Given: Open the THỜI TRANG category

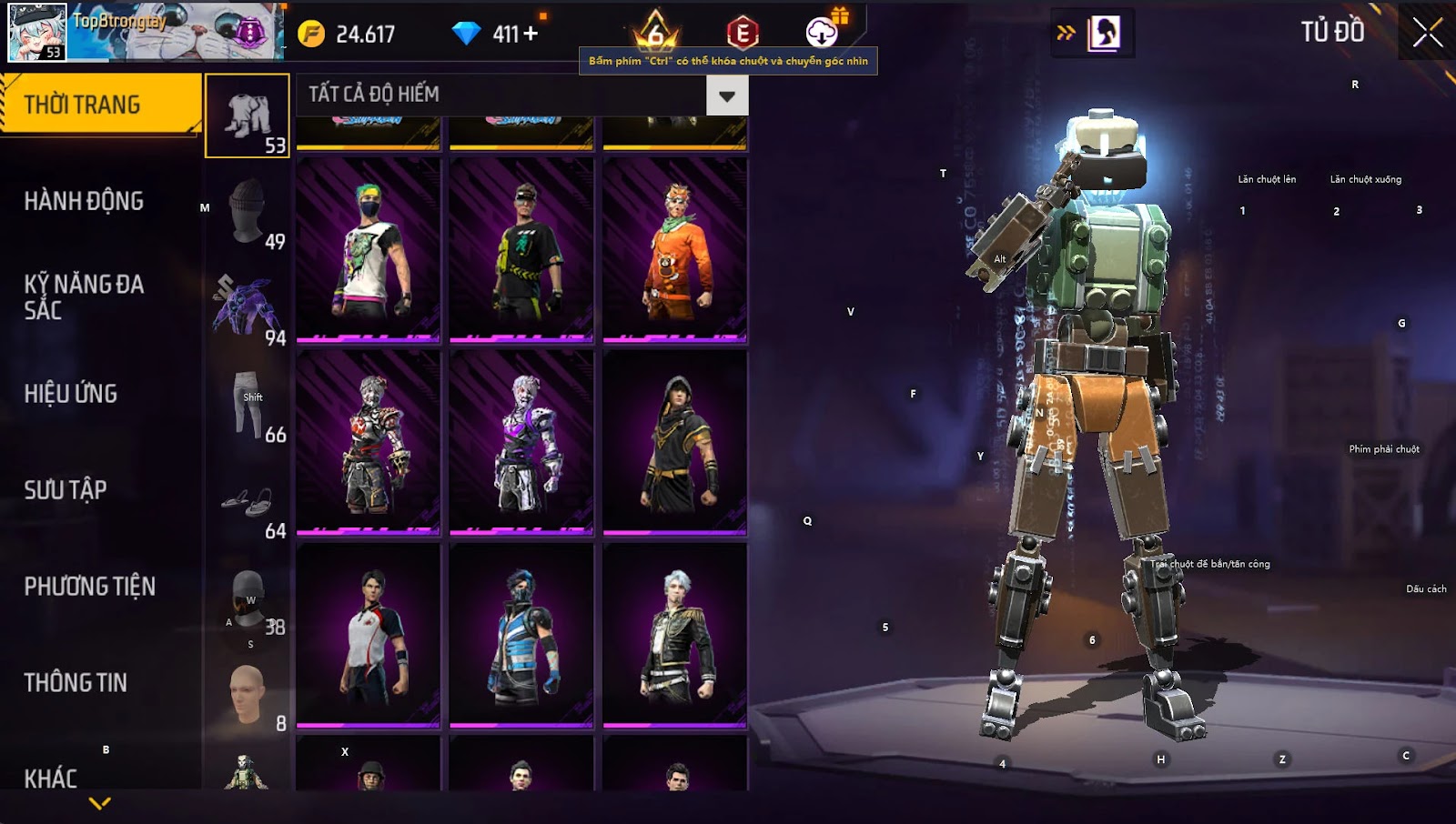Looking at the screenshot, I should click(100, 105).
